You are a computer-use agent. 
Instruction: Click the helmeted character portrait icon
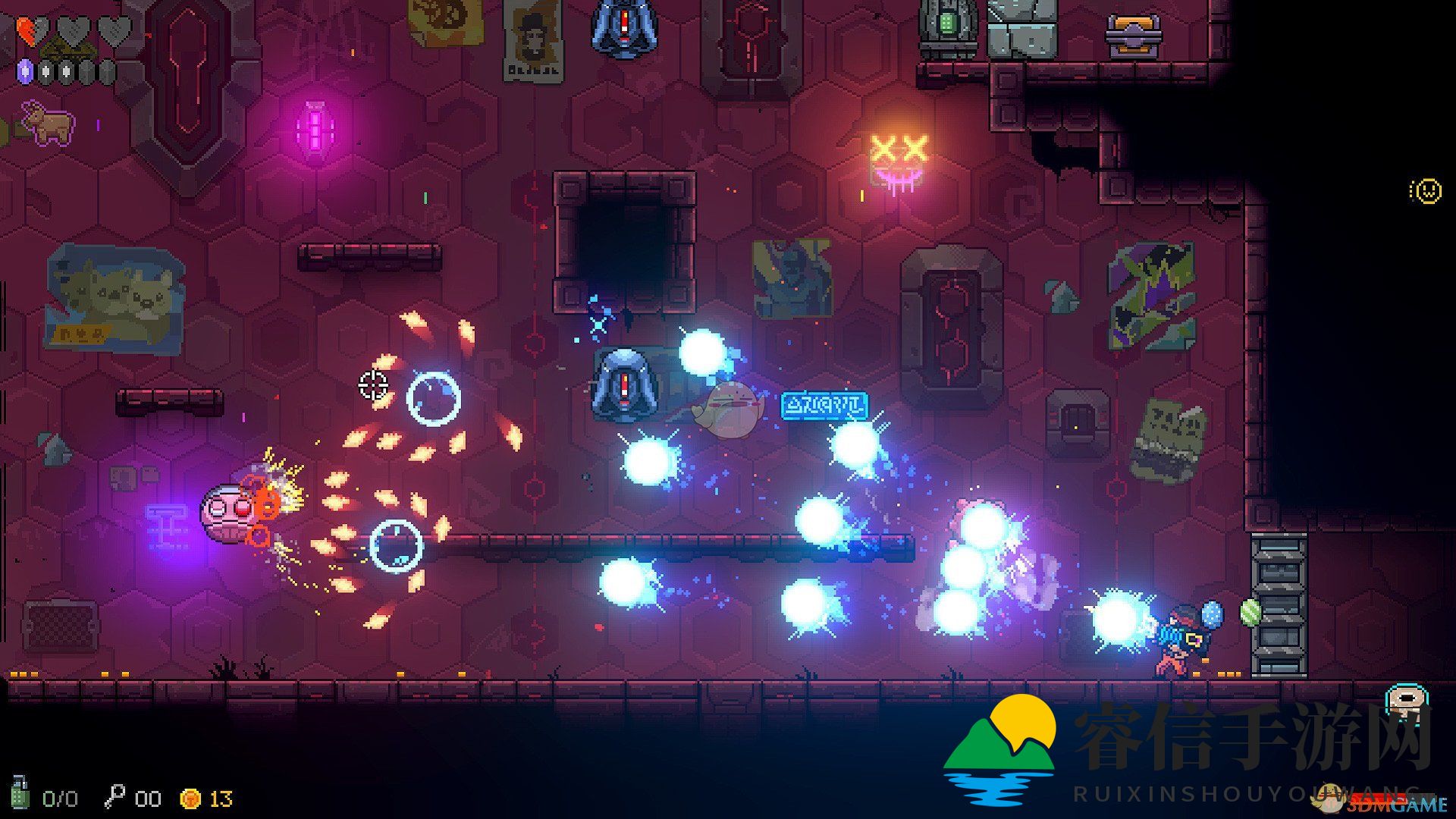pos(1402,701)
